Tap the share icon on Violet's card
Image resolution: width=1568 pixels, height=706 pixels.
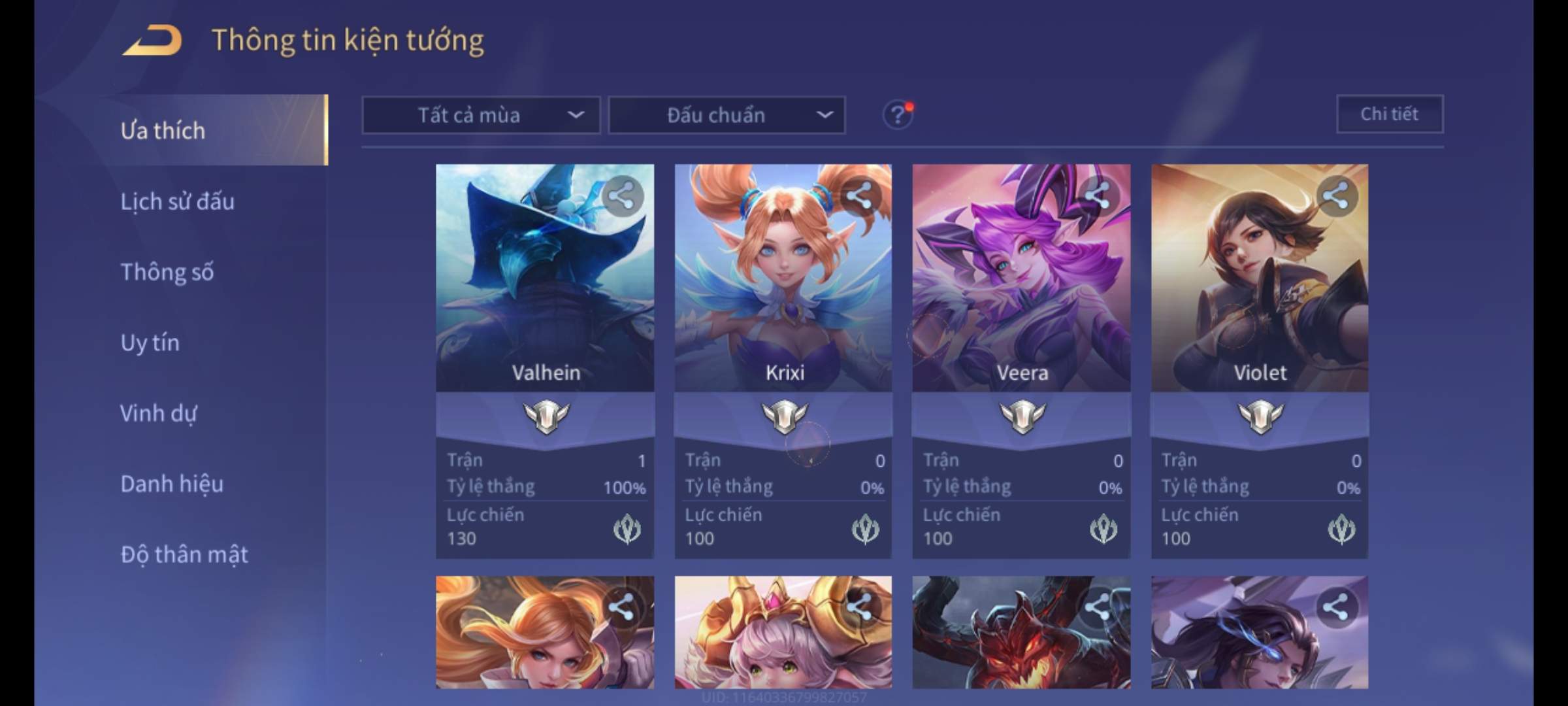point(1336,195)
